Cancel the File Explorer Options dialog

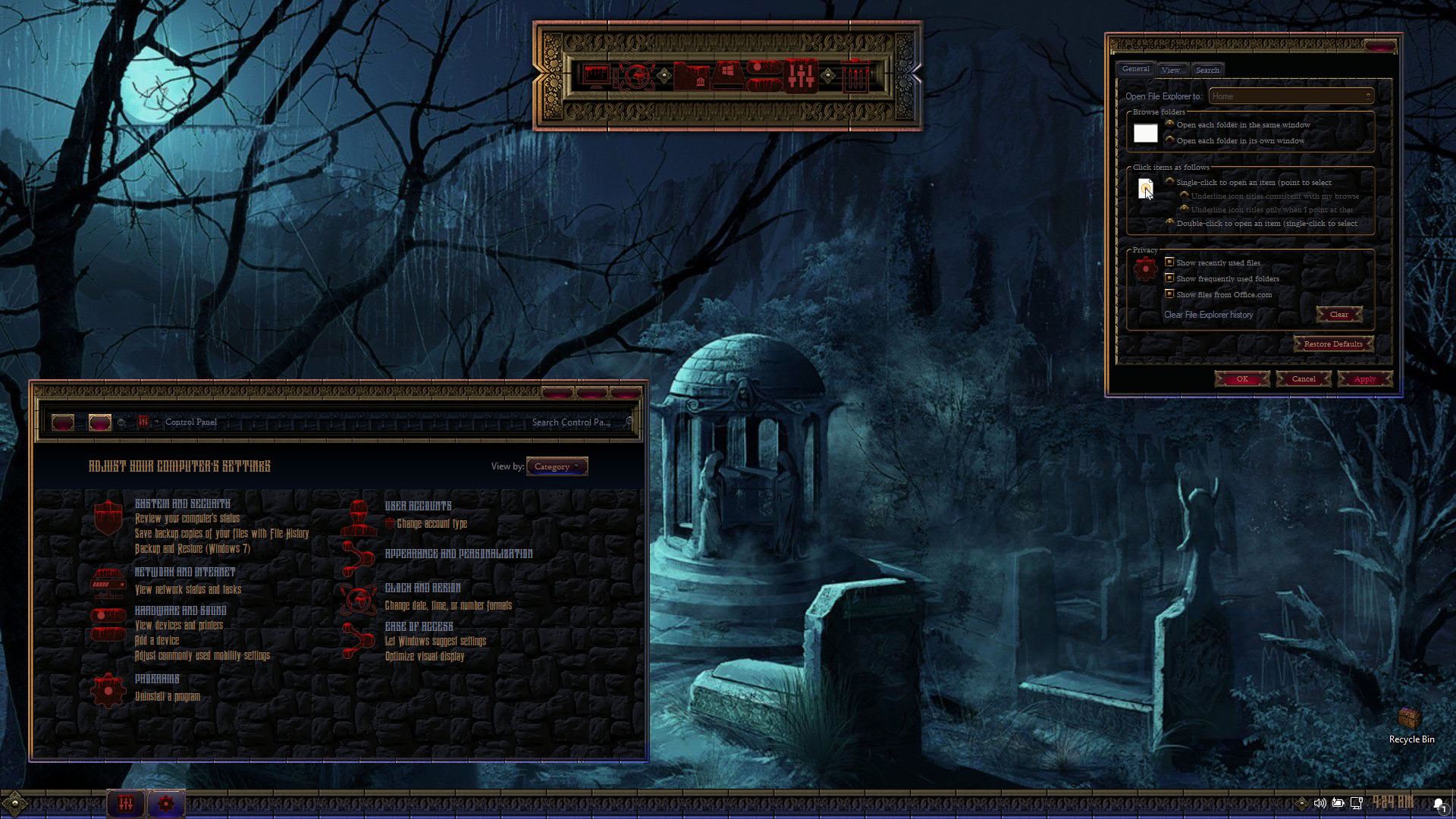tap(1304, 379)
